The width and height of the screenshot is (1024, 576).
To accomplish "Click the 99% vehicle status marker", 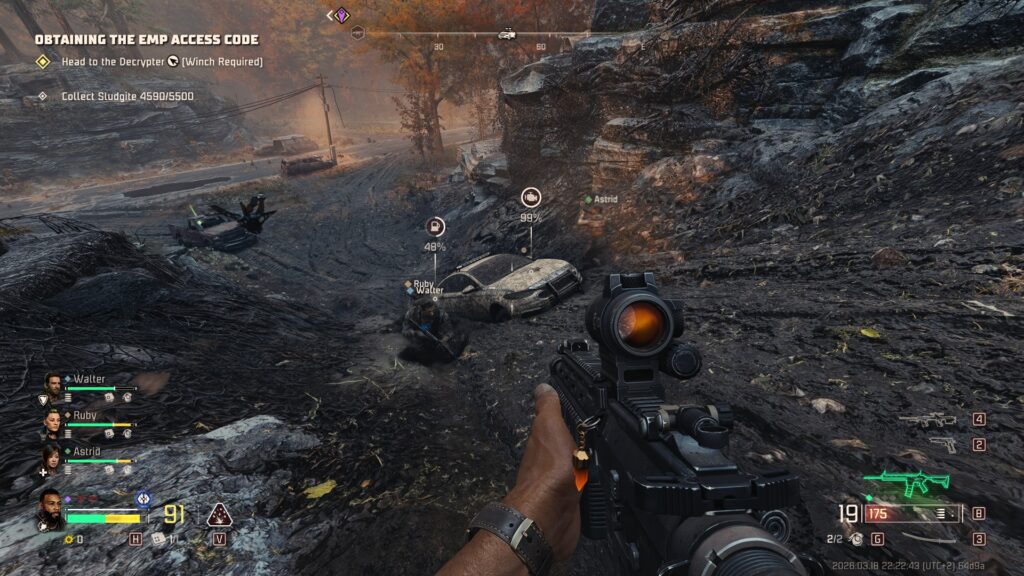I will pyautogui.click(x=530, y=198).
